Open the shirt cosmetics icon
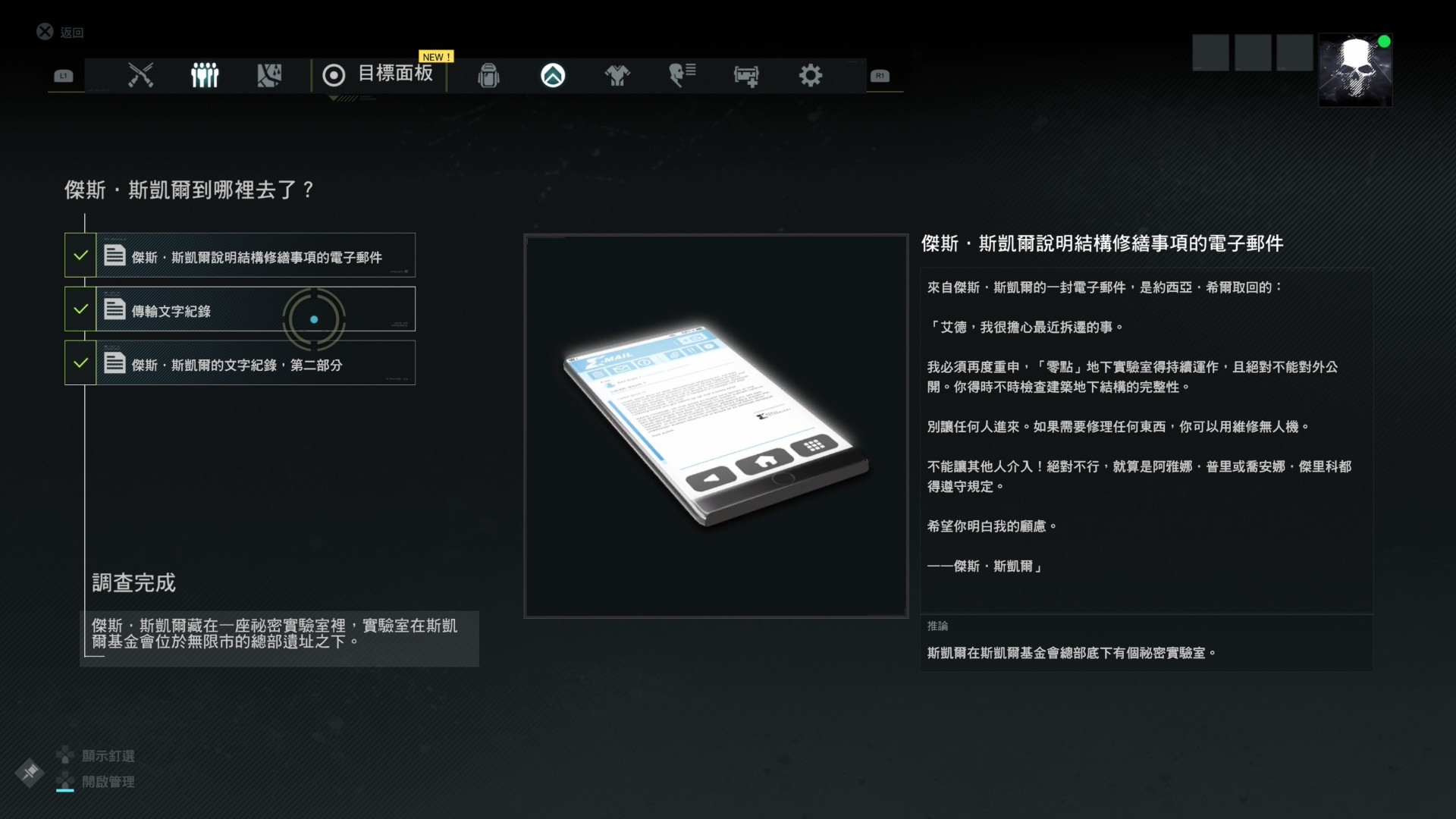 [x=617, y=76]
